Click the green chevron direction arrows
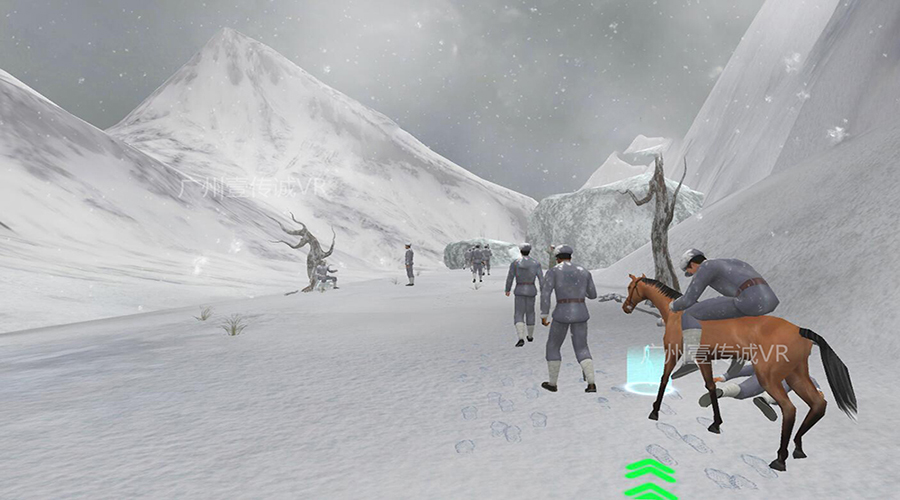The image size is (900, 500). pos(650,479)
